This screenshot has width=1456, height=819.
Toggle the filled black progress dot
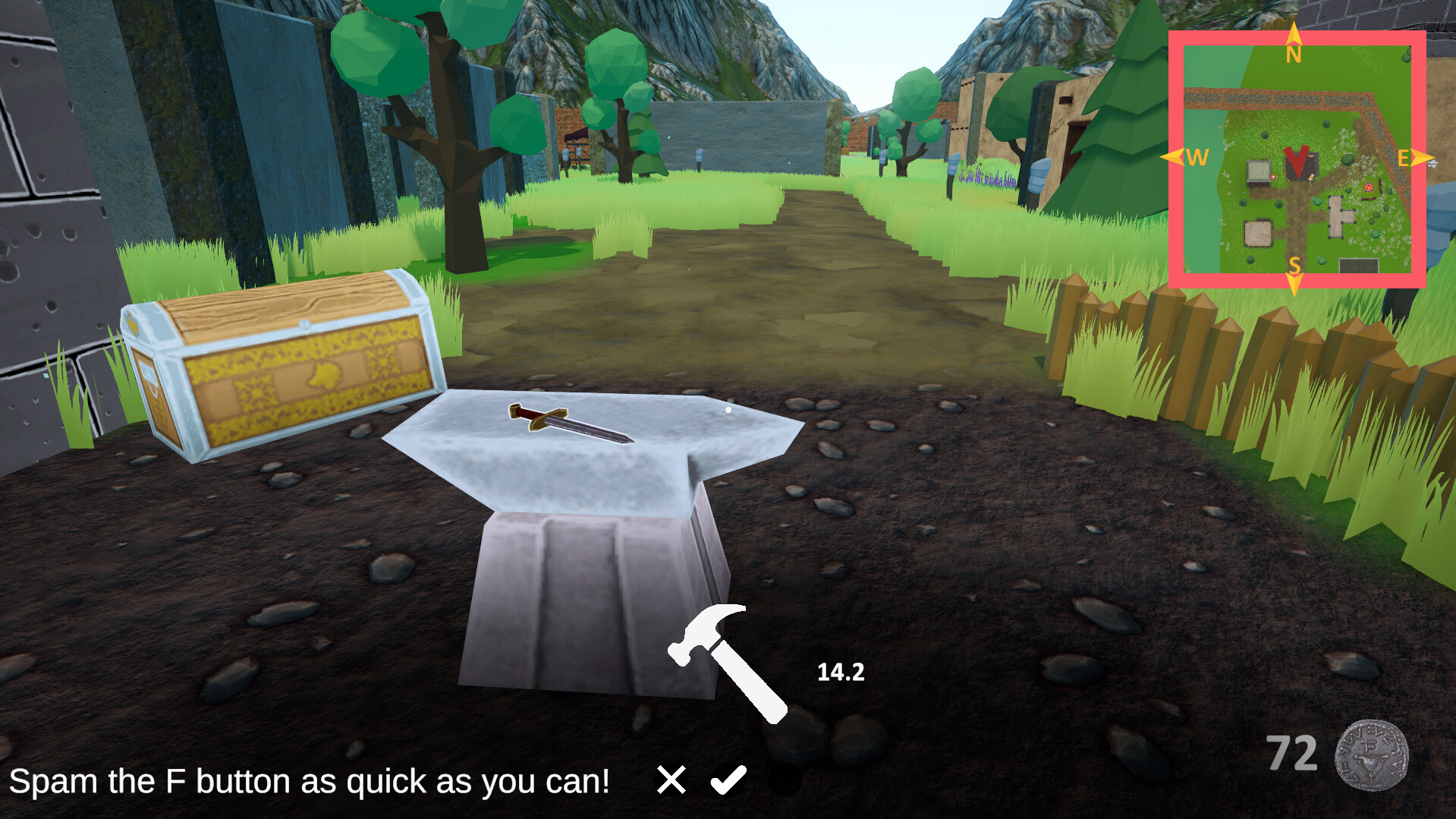click(x=787, y=780)
